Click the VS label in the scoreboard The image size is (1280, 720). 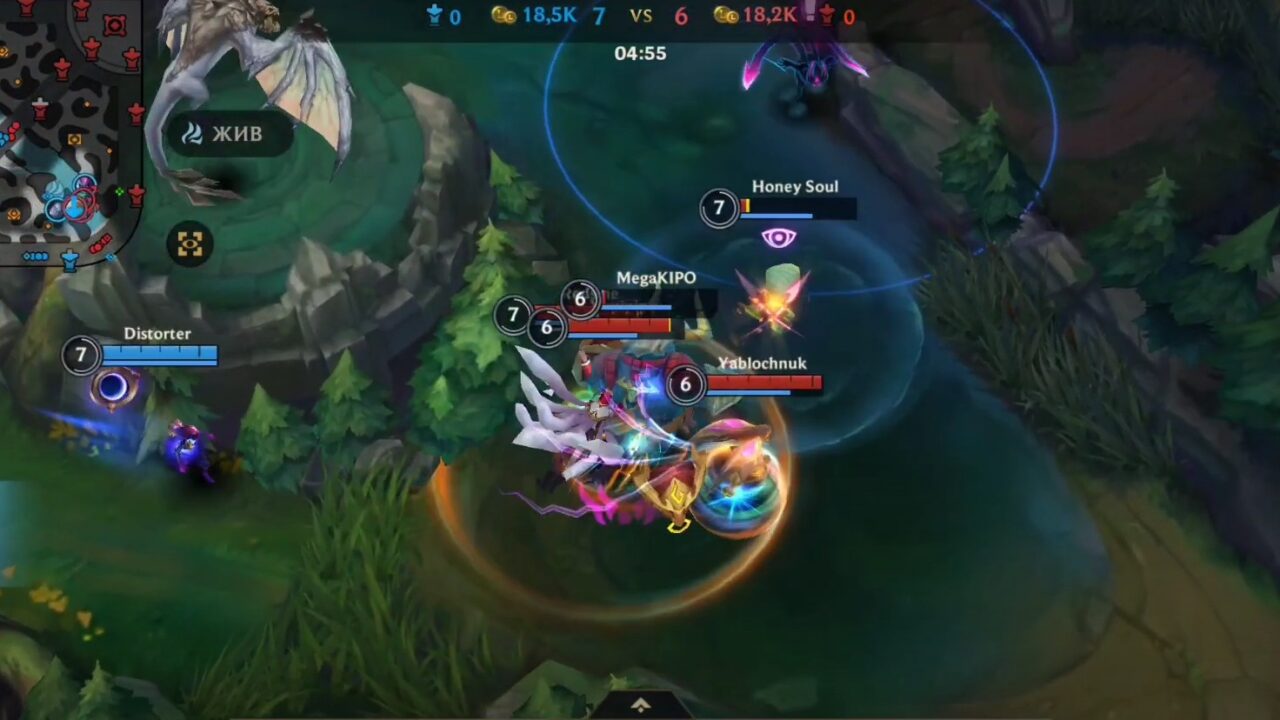click(642, 14)
